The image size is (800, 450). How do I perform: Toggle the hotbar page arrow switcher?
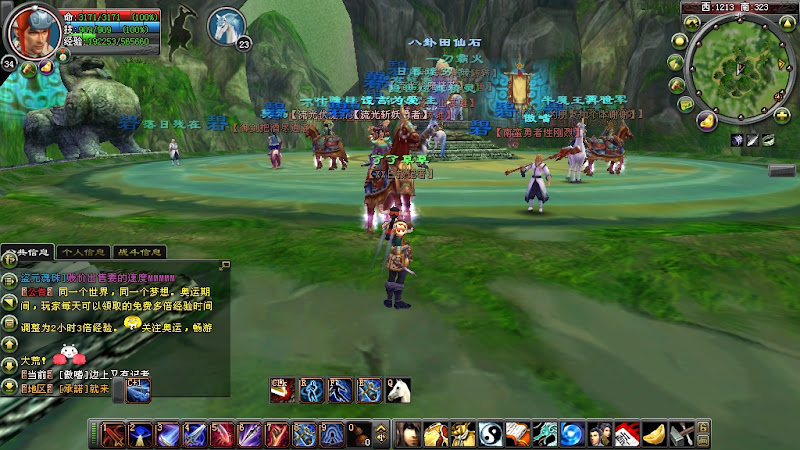(x=380, y=435)
